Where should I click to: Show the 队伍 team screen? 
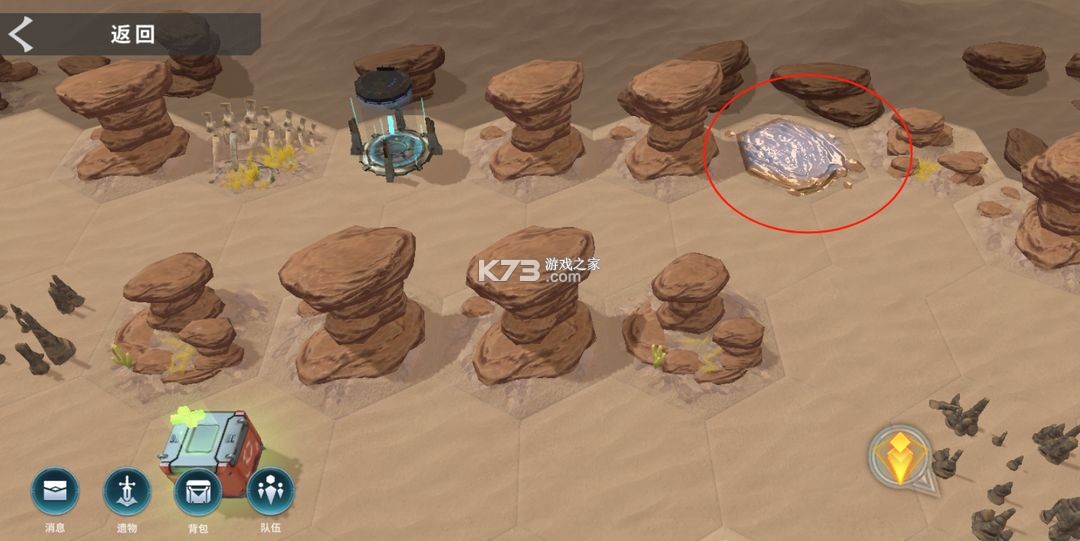(270, 493)
